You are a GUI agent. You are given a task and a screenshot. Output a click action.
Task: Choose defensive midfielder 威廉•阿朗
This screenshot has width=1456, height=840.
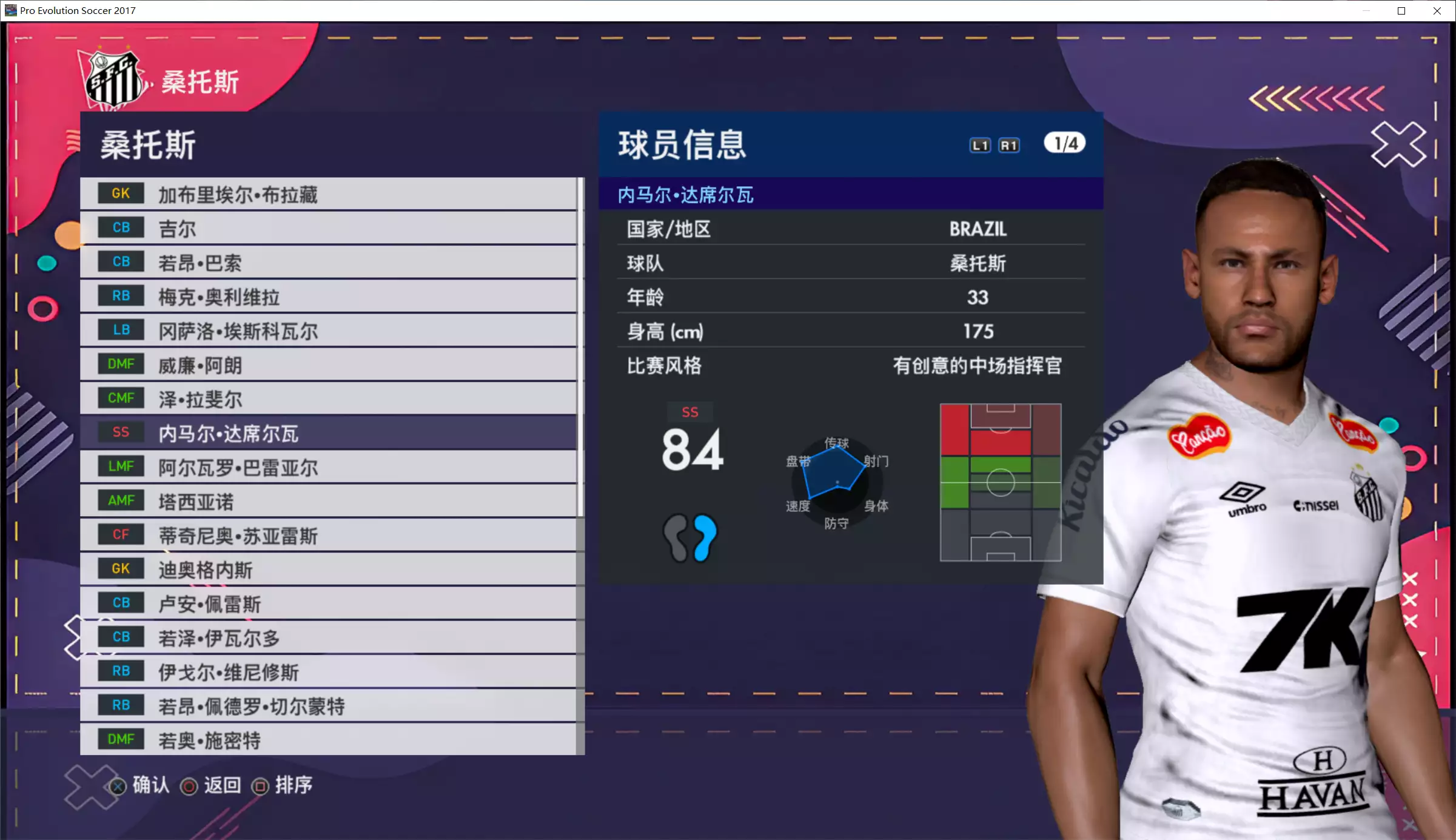pos(327,365)
